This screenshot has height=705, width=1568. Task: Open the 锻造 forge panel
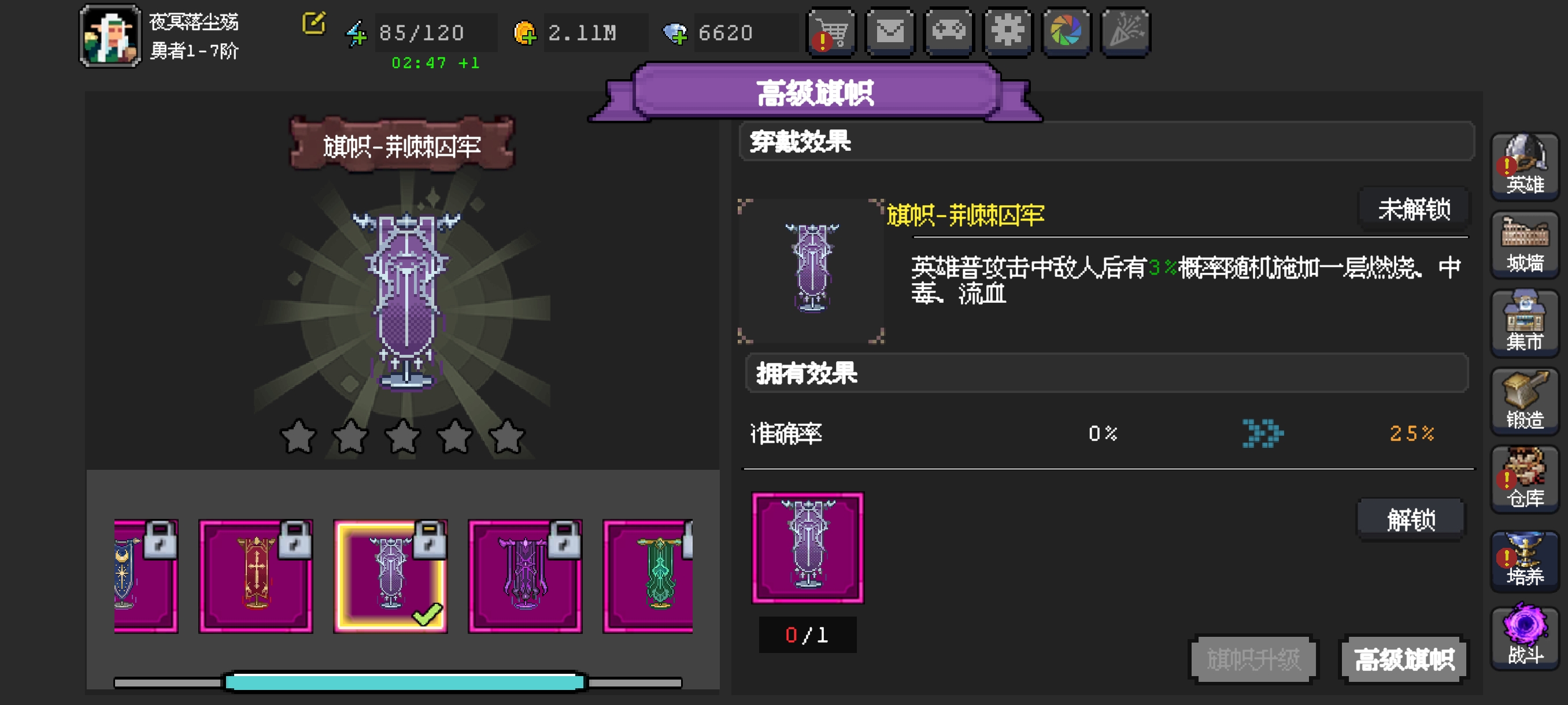pos(1524,402)
